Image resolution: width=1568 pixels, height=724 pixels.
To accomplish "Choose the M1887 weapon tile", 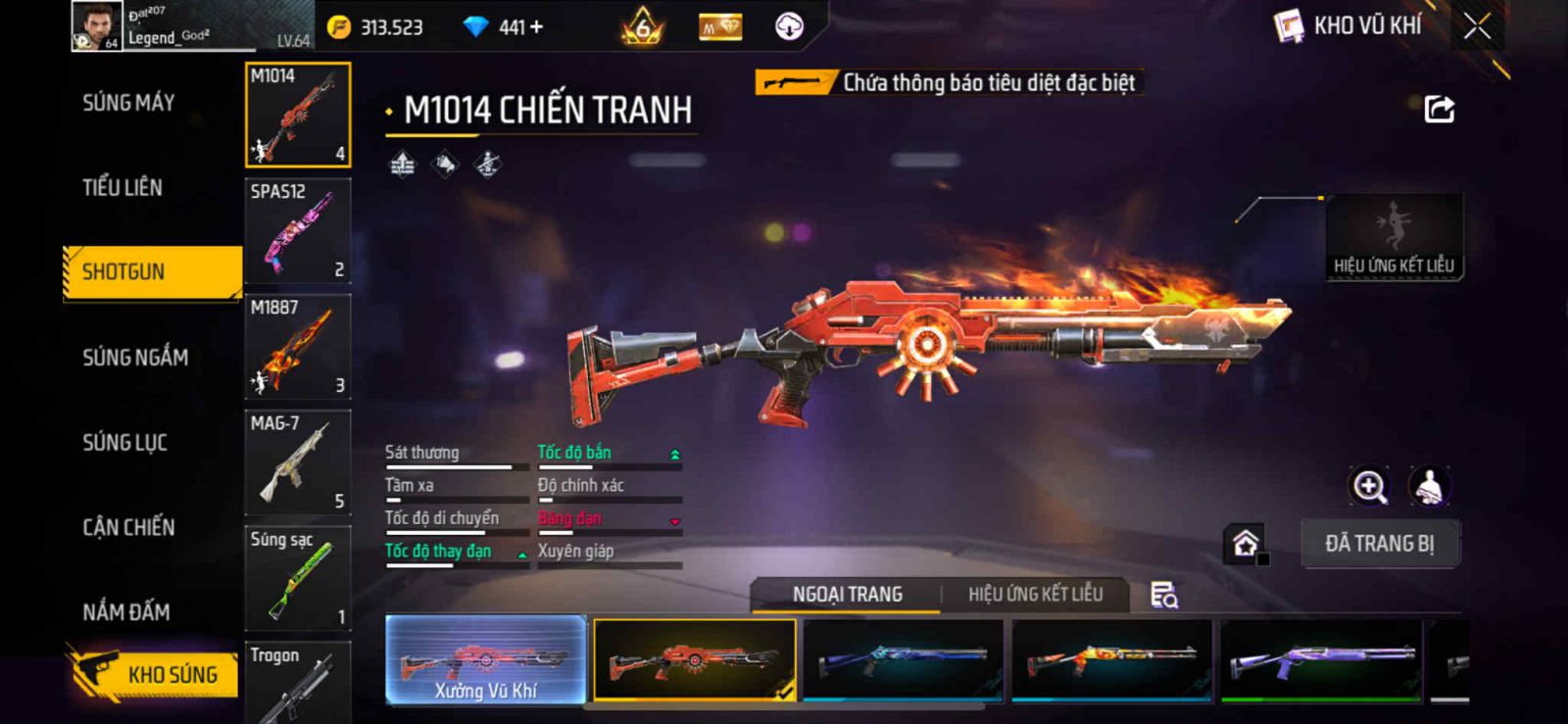I will [x=297, y=346].
